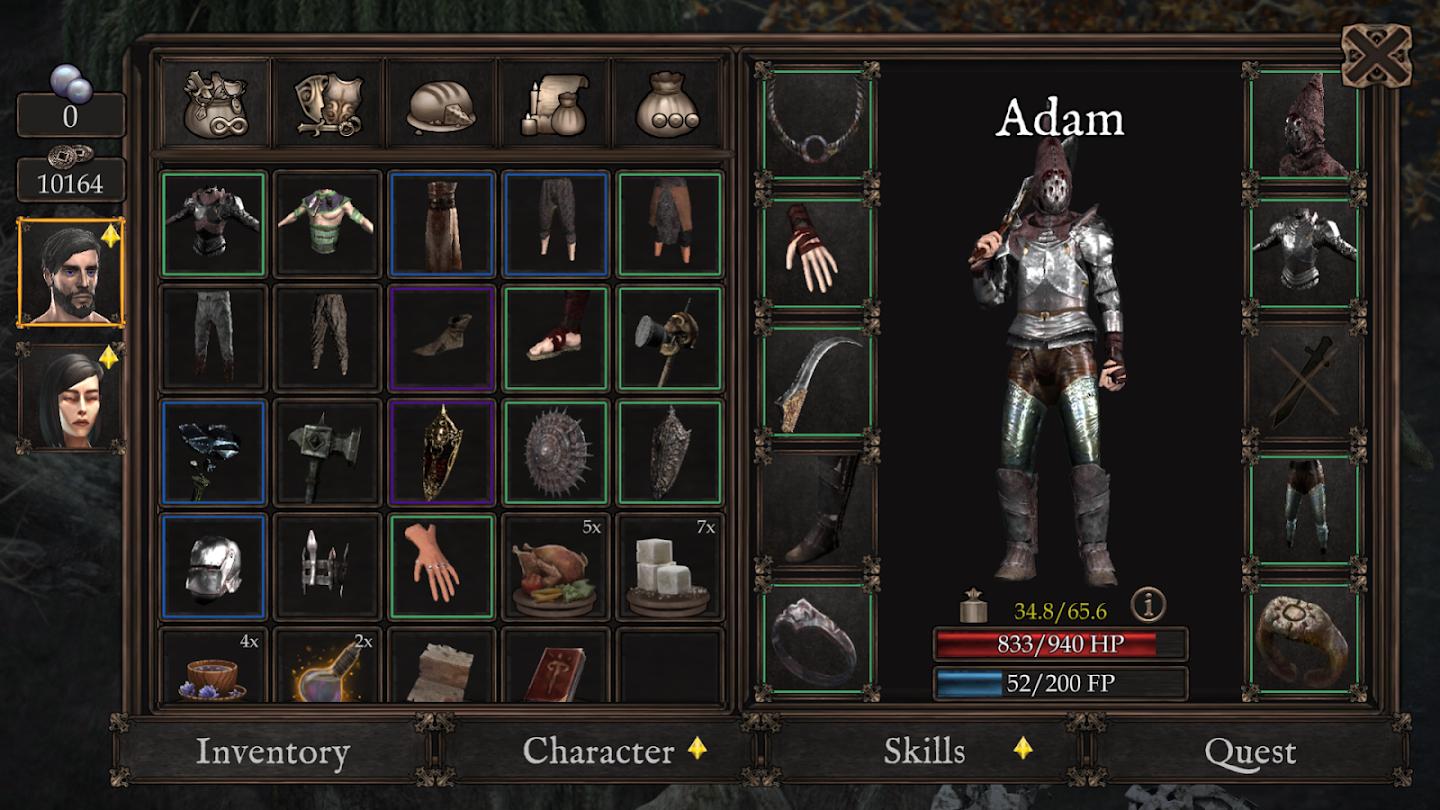1440x810 pixels.
Task: Click the equipped hooded mask helmet slot
Action: 1304,124
